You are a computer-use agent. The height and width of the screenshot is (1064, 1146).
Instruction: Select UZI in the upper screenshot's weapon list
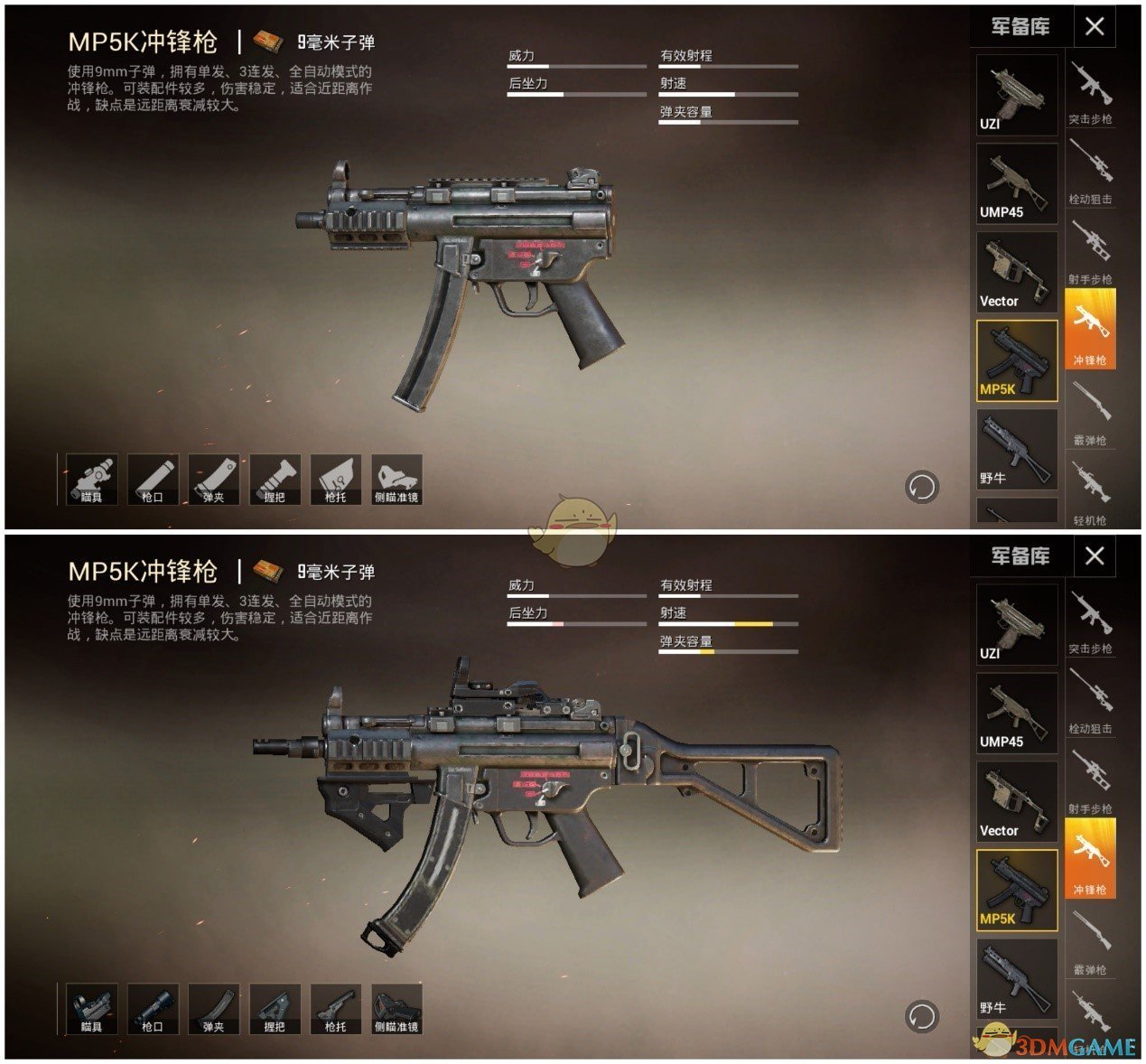pyautogui.click(x=1016, y=95)
